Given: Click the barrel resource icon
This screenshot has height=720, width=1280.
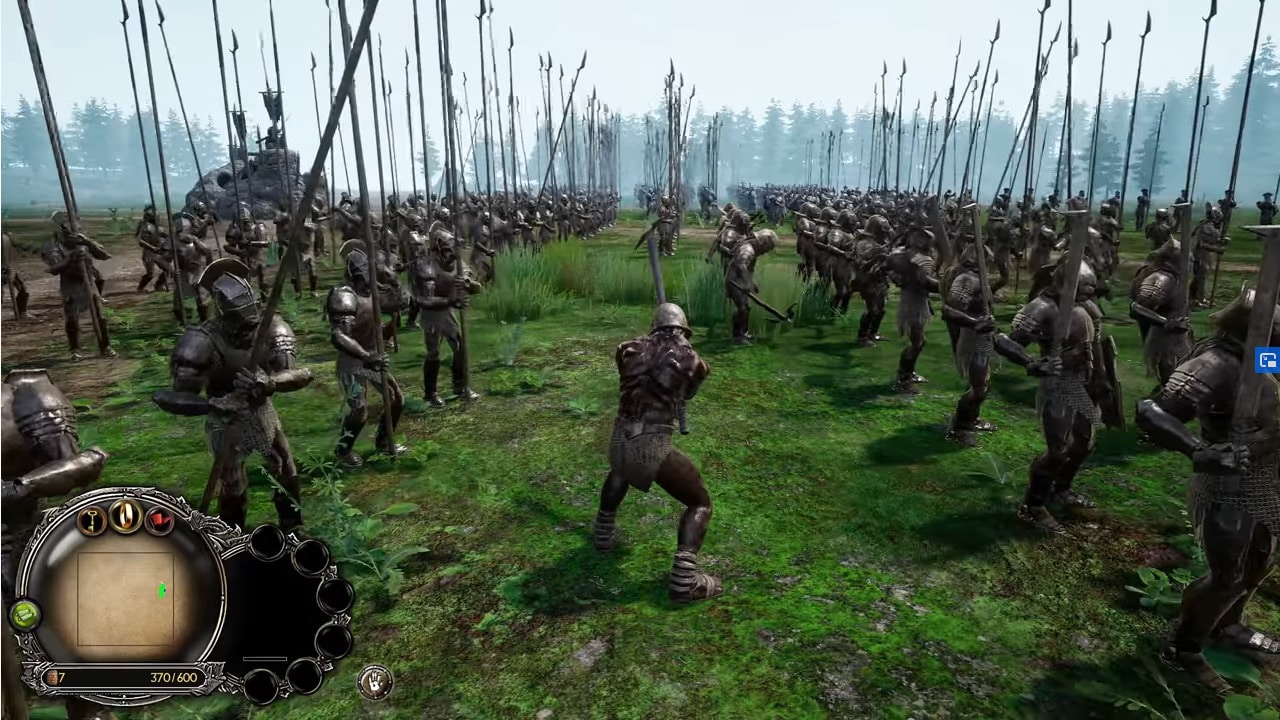Looking at the screenshot, I should coord(53,677).
